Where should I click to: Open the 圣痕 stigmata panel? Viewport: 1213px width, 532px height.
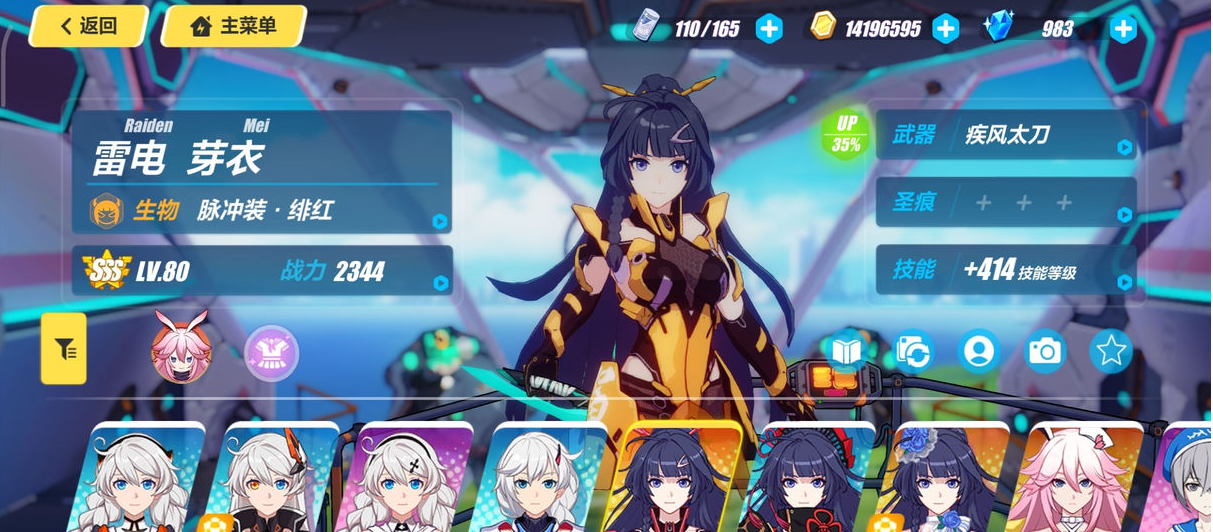1006,203
